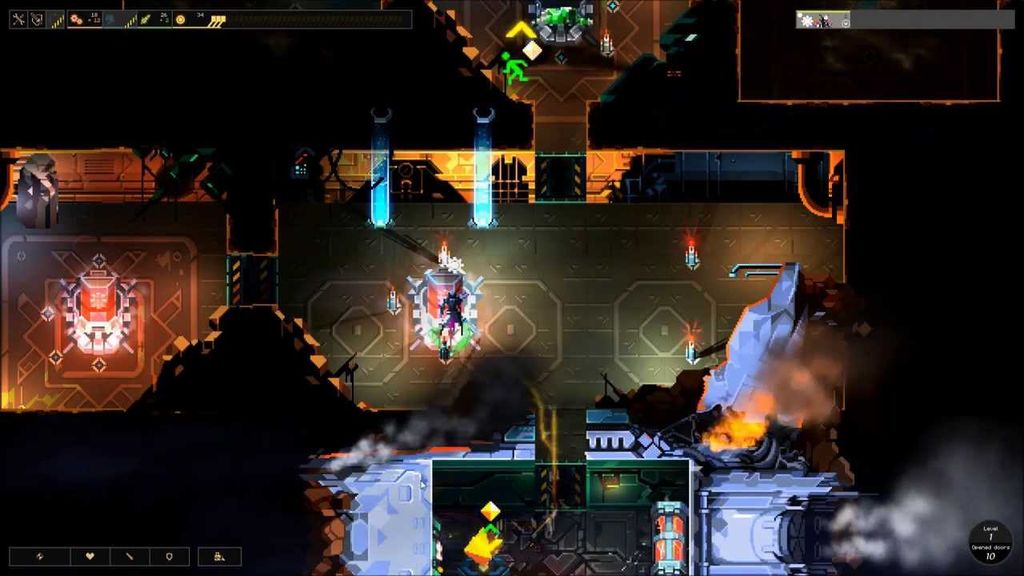Image resolution: width=1024 pixels, height=576 pixels.
Task: Click the green leaf food resource icon
Action: (x=146, y=19)
